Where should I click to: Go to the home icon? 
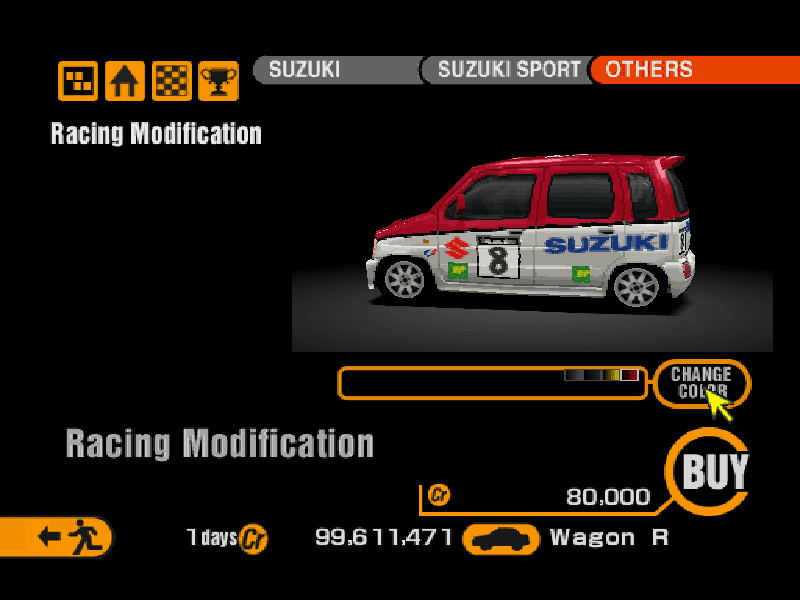[x=125, y=81]
